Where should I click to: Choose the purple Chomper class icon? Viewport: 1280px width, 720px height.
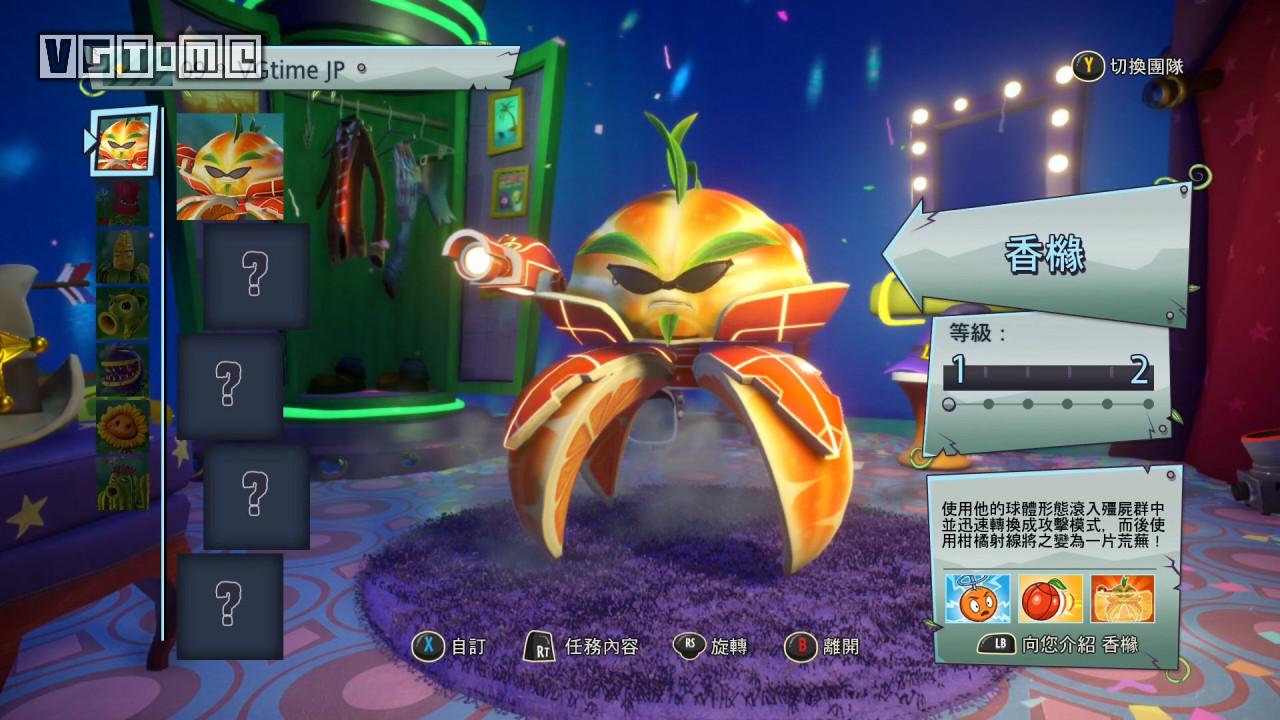coord(123,370)
